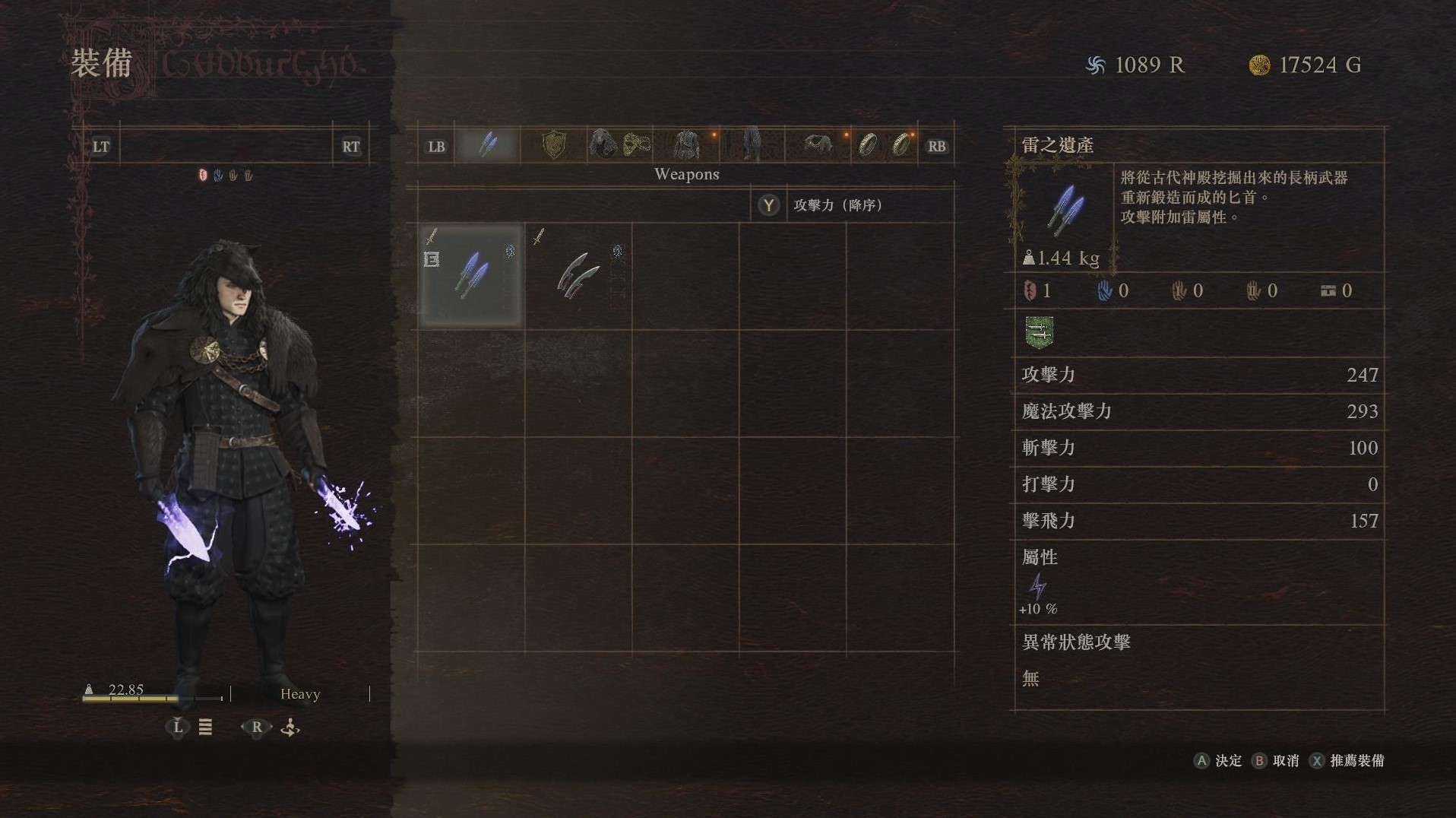Viewport: 1456px width, 818px height.
Task: Open the cloak equipment tab
Action: 818,144
